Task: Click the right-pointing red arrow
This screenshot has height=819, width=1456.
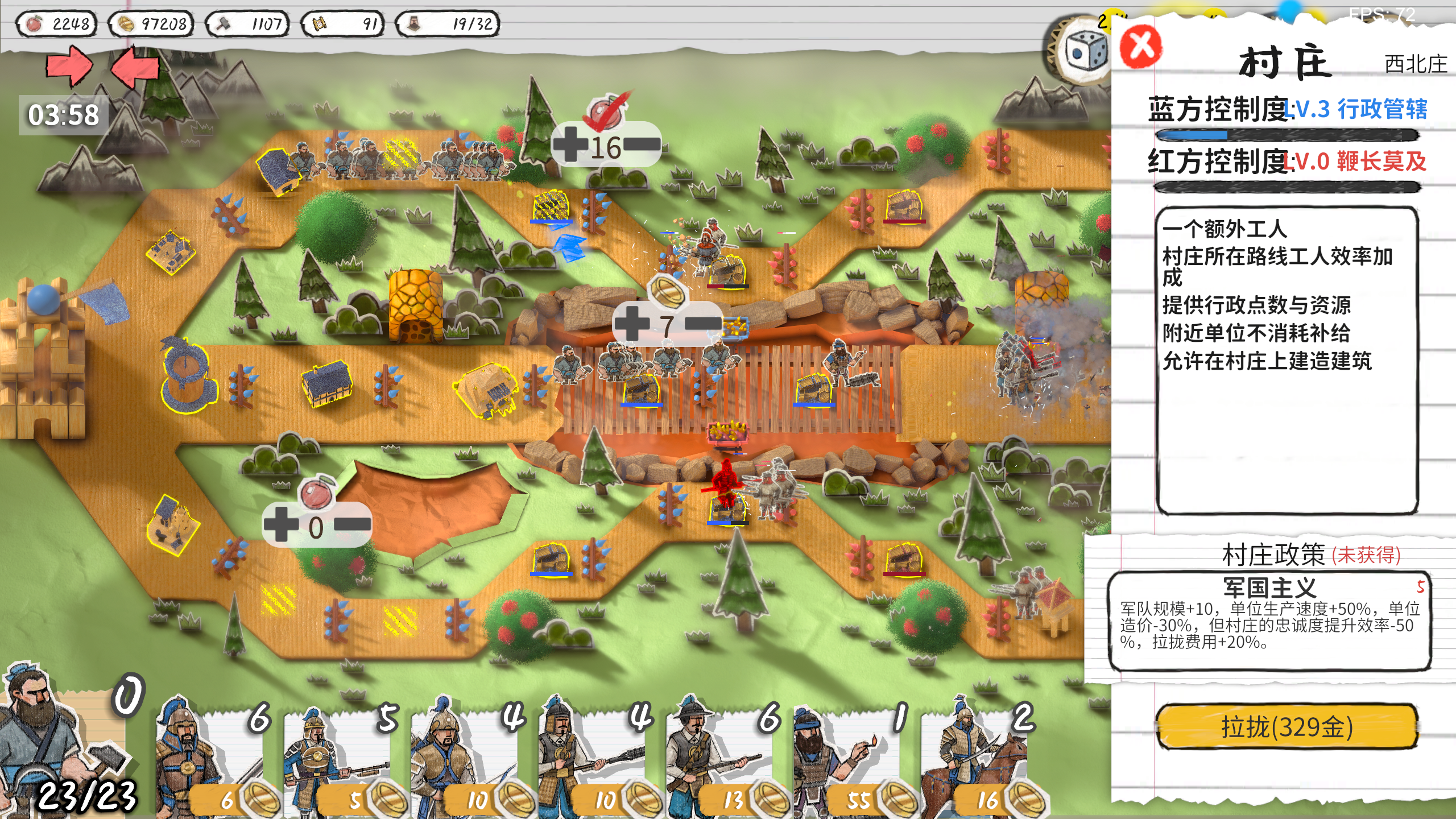Action: click(68, 67)
